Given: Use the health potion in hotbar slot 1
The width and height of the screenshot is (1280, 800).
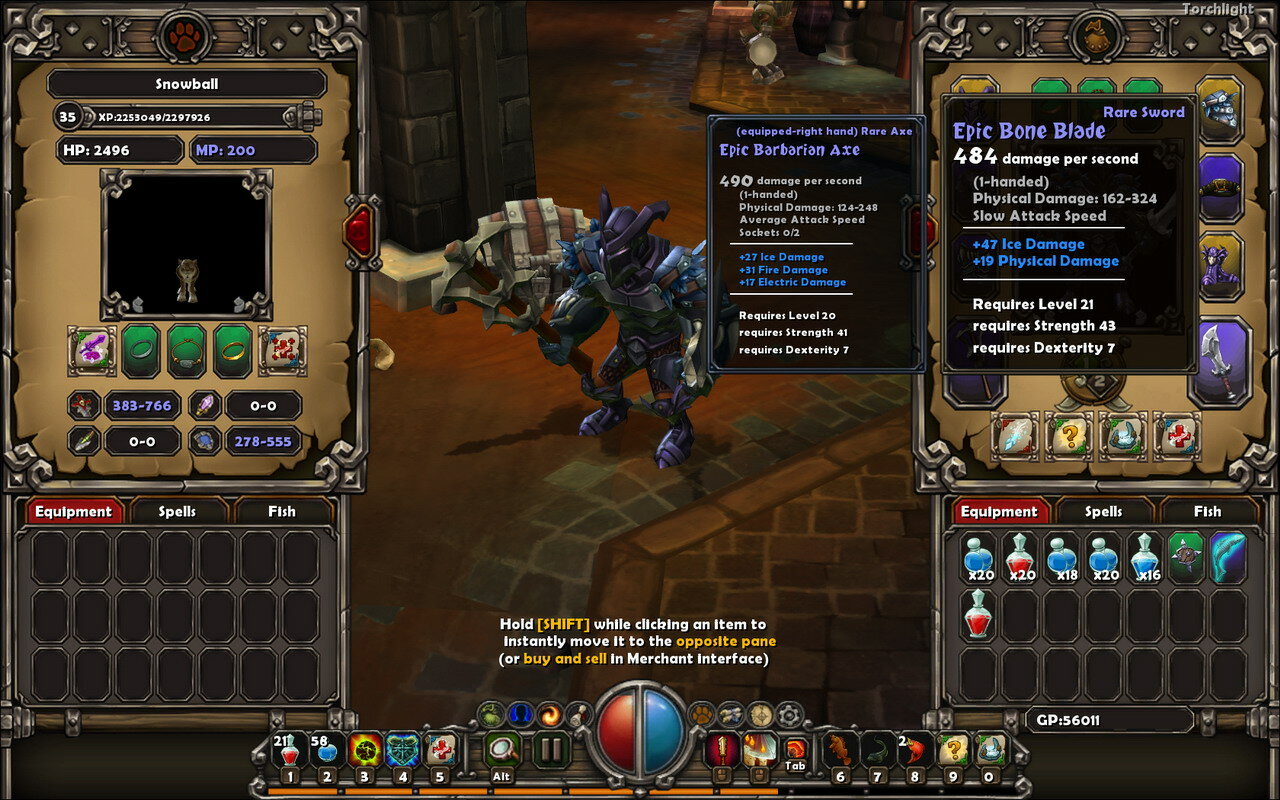Looking at the screenshot, I should click(x=290, y=750).
